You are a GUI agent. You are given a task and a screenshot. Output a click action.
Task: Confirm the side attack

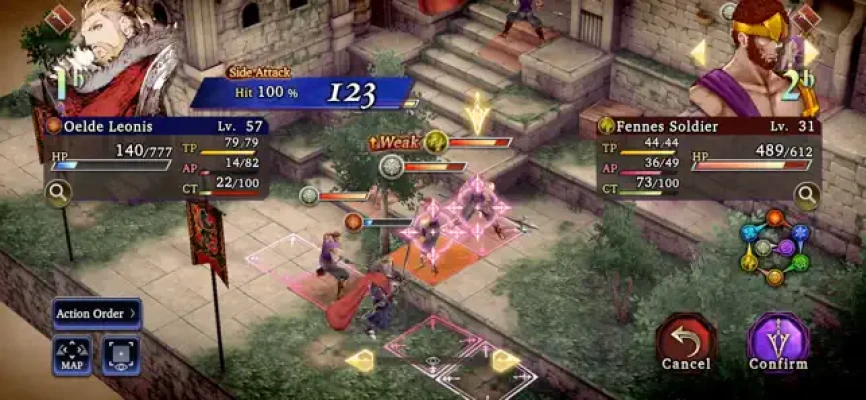pyautogui.click(x=778, y=340)
